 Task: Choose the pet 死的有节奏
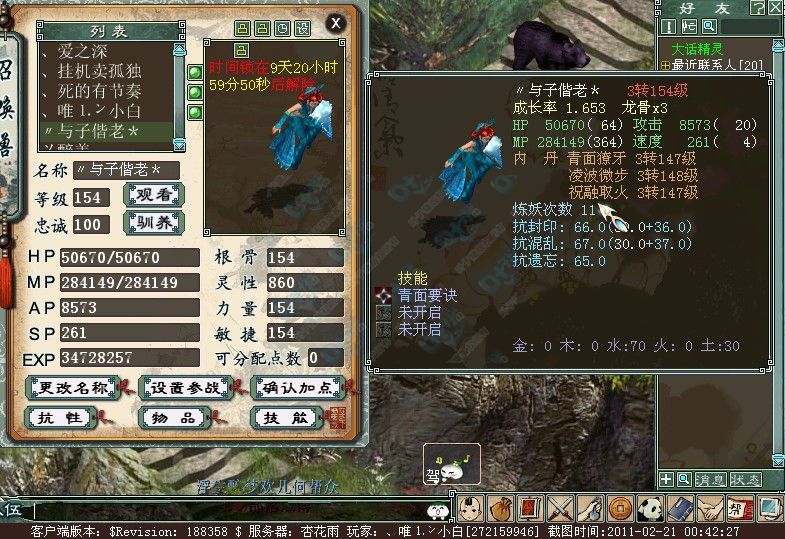pyautogui.click(x=97, y=90)
